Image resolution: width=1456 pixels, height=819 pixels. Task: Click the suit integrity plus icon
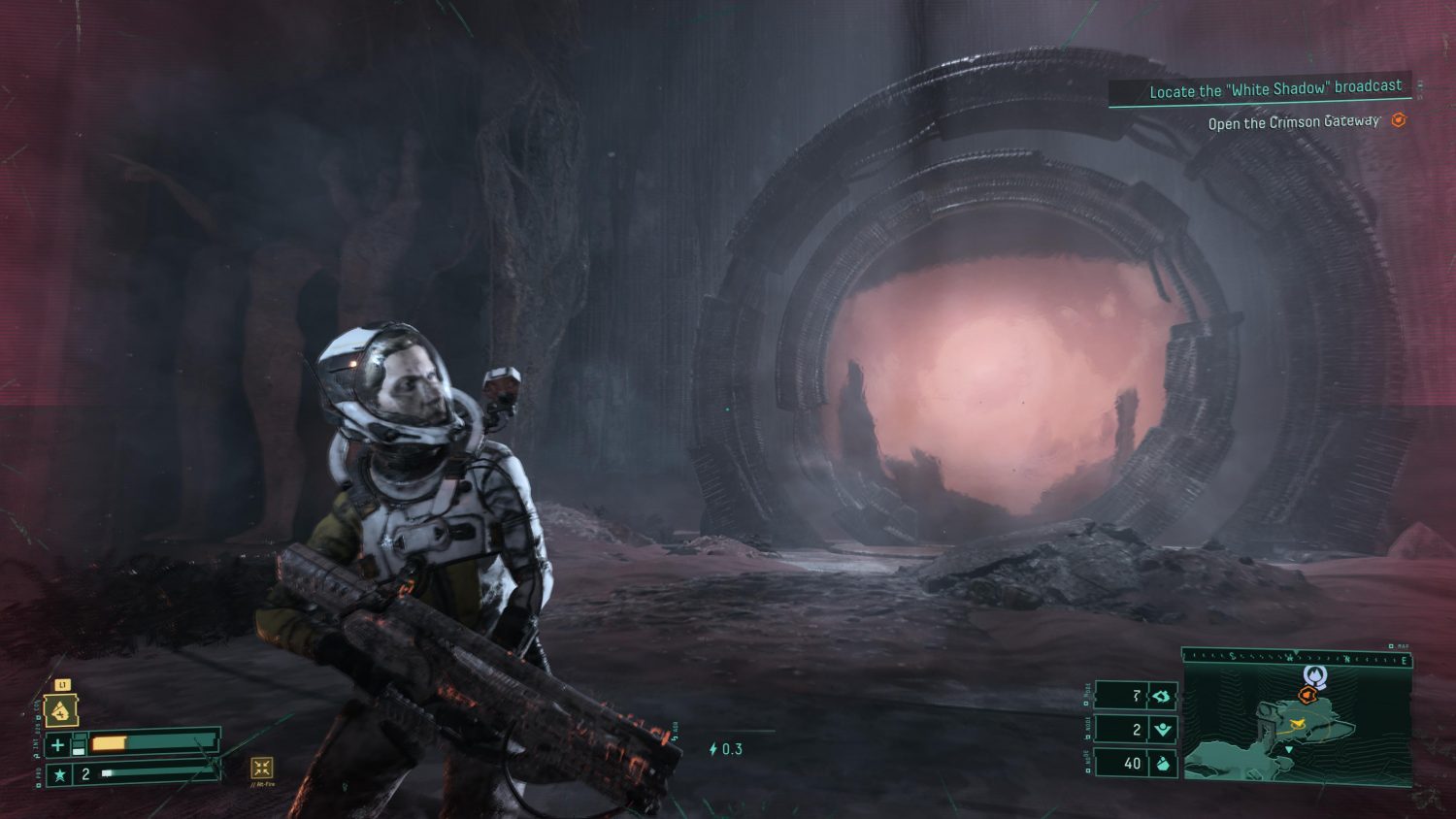pyautogui.click(x=58, y=745)
